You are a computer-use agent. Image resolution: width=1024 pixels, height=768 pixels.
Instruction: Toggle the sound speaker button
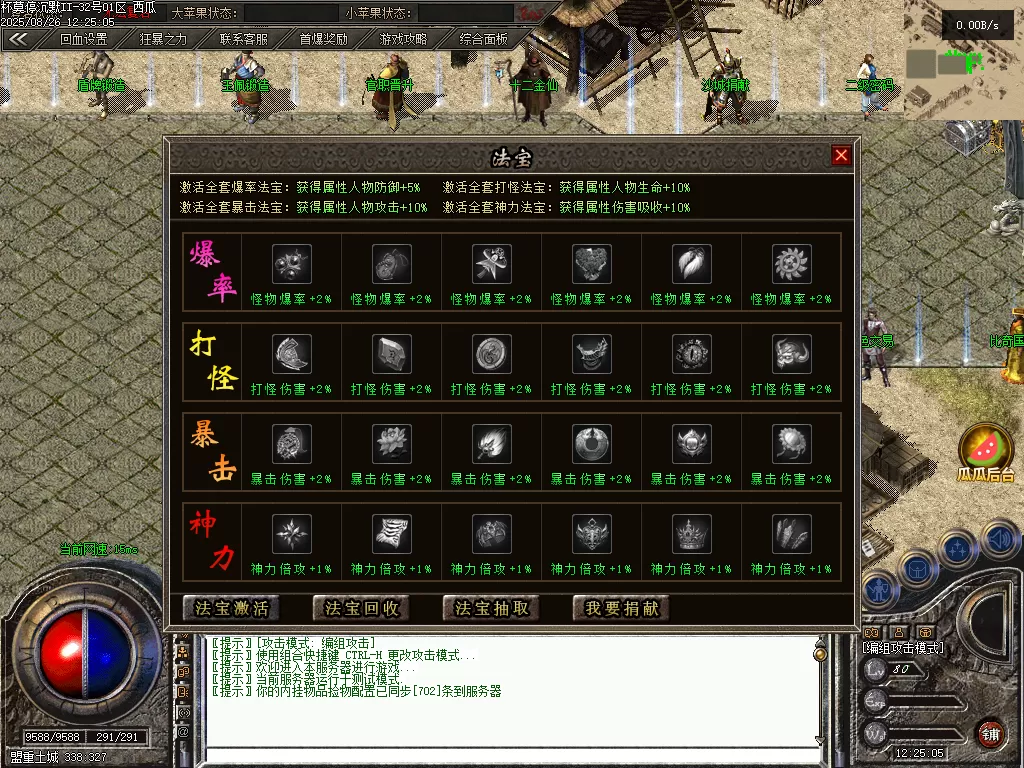point(996,541)
